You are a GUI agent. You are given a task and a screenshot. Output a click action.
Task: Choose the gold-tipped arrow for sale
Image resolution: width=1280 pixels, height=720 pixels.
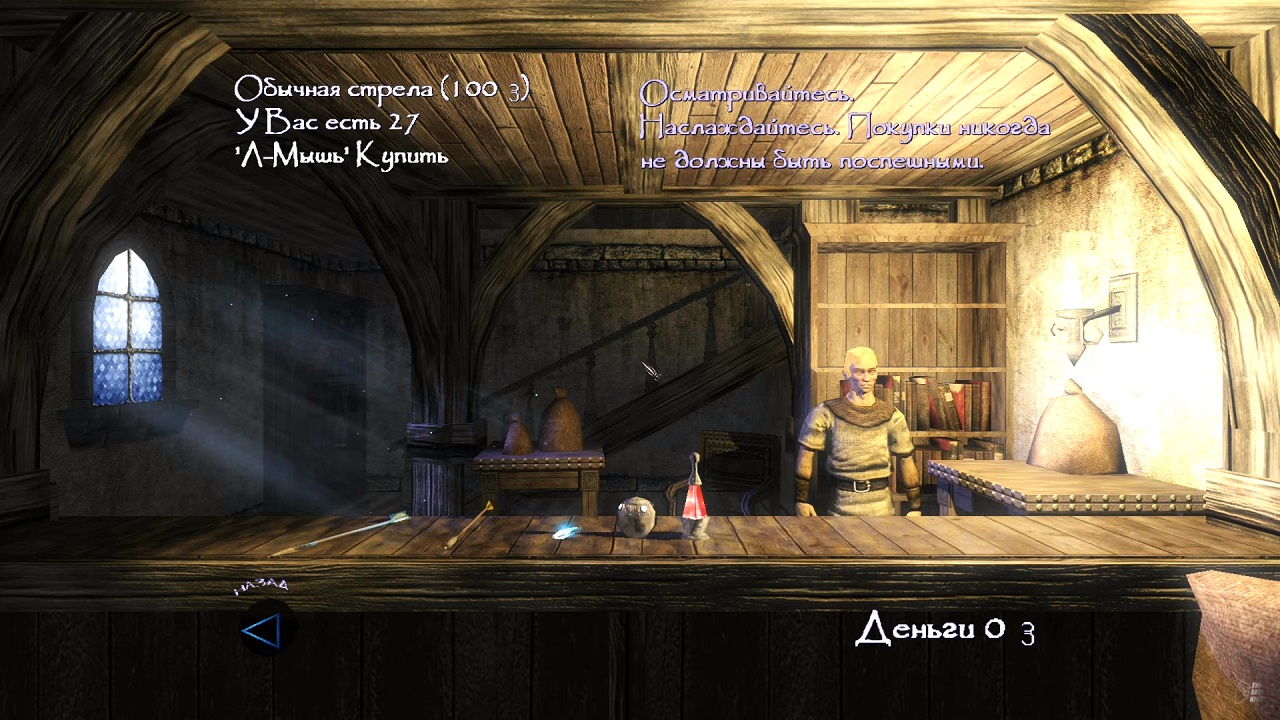coord(470,524)
